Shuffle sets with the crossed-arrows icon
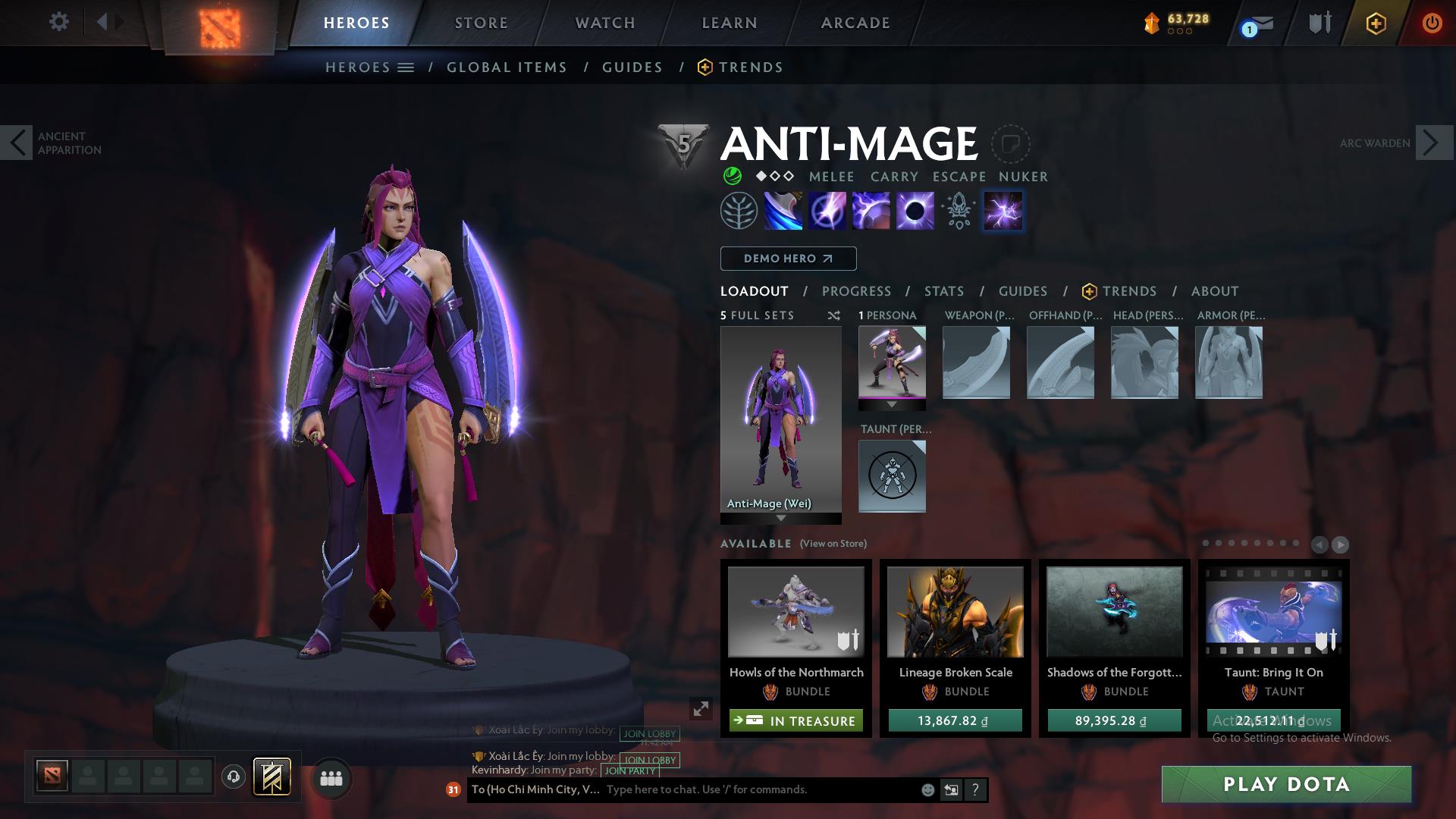The image size is (1456, 819). tap(833, 315)
